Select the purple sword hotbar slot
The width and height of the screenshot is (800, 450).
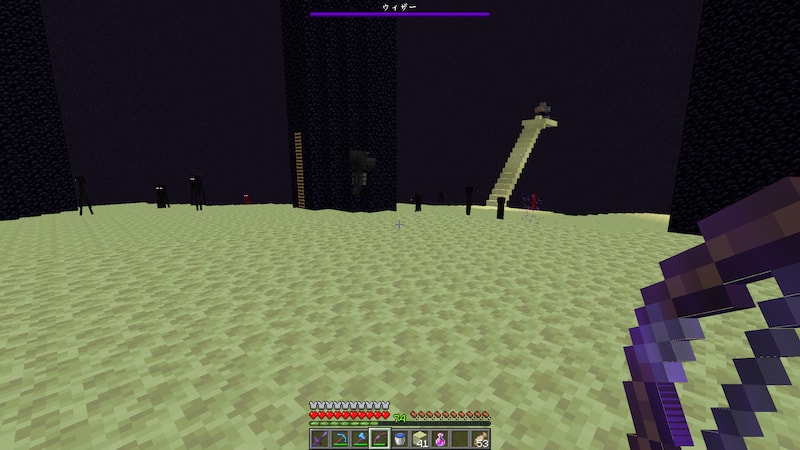pos(319,438)
